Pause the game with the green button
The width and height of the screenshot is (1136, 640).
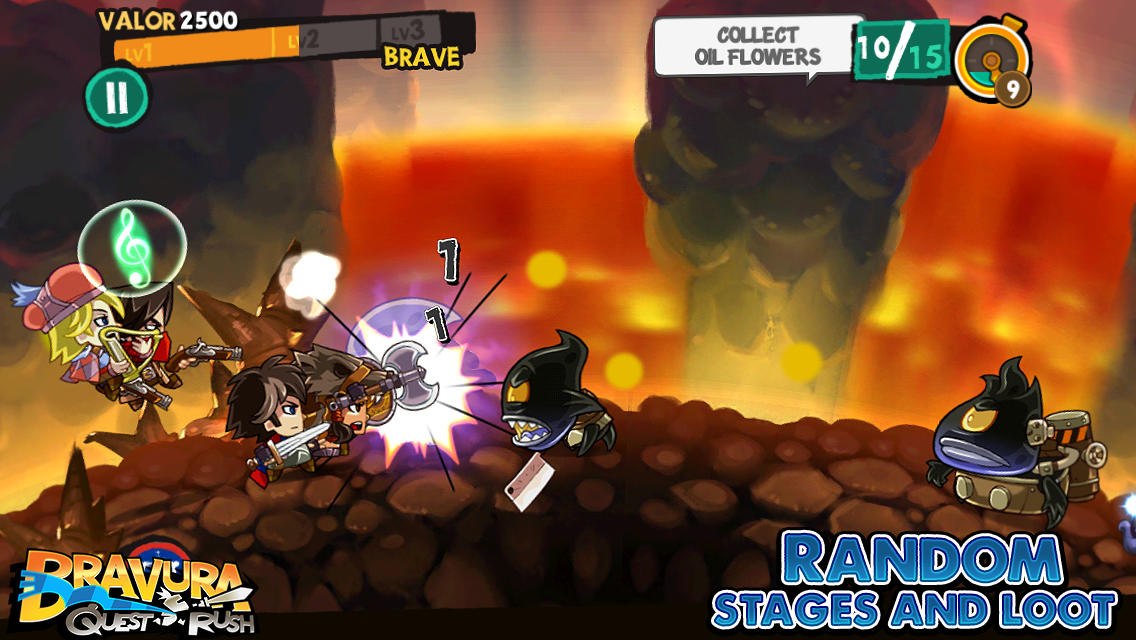(117, 97)
